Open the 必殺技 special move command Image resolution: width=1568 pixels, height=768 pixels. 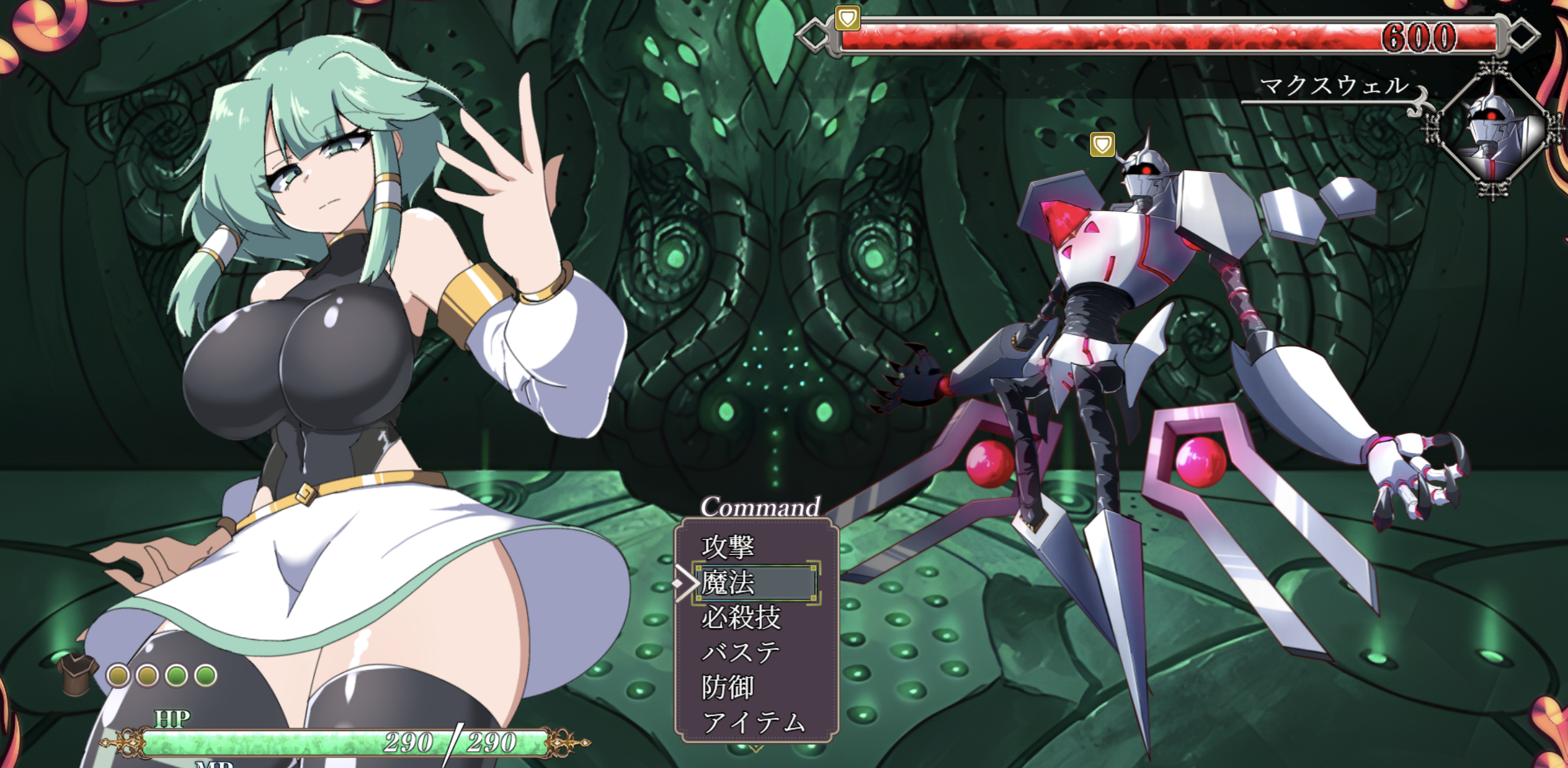[741, 618]
